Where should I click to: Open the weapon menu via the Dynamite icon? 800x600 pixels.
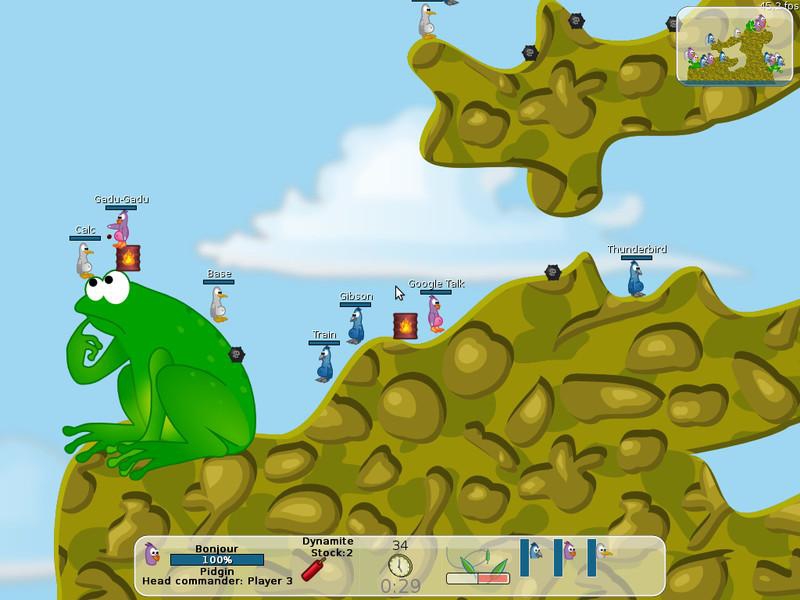[x=314, y=569]
